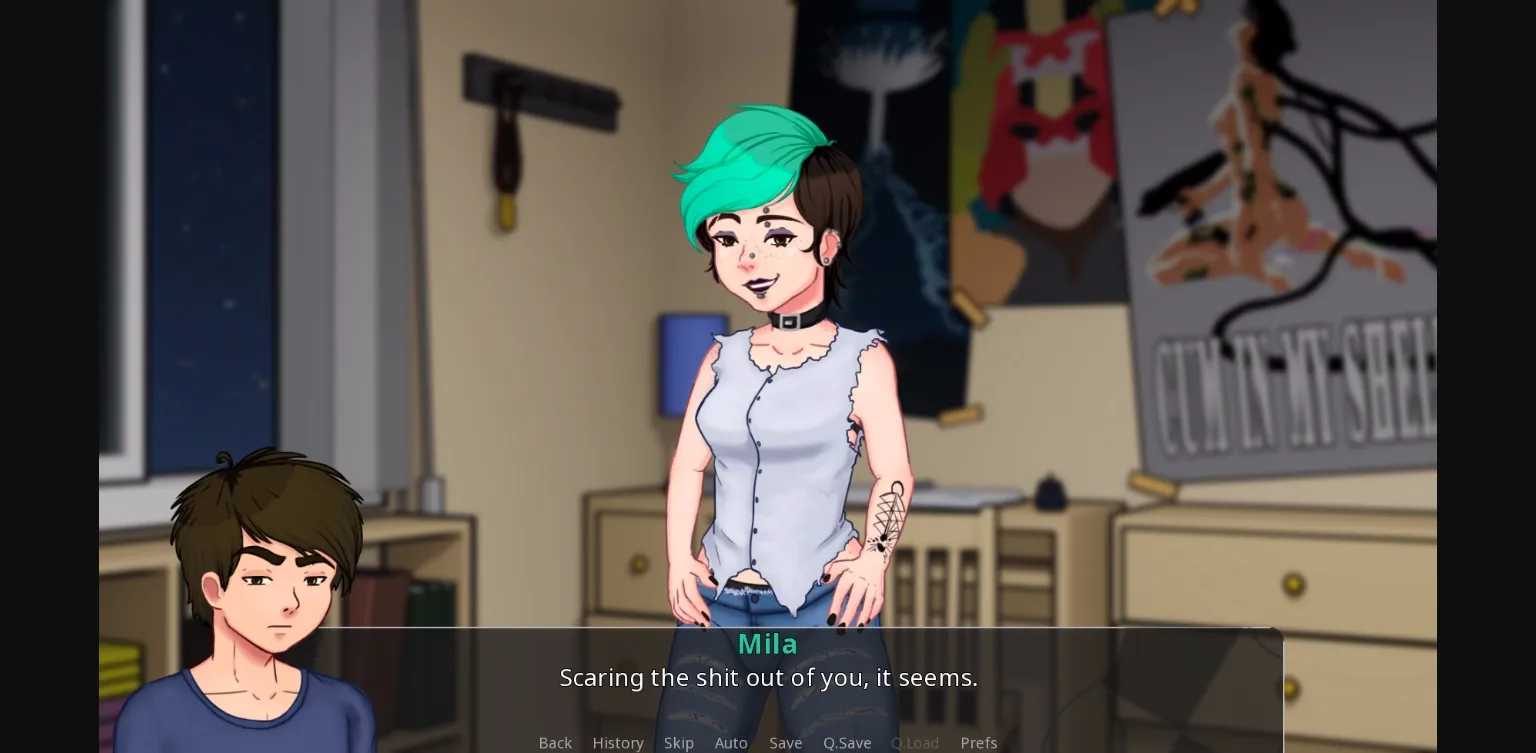
Task: Click Back to rewind the dialogue
Action: click(555, 743)
